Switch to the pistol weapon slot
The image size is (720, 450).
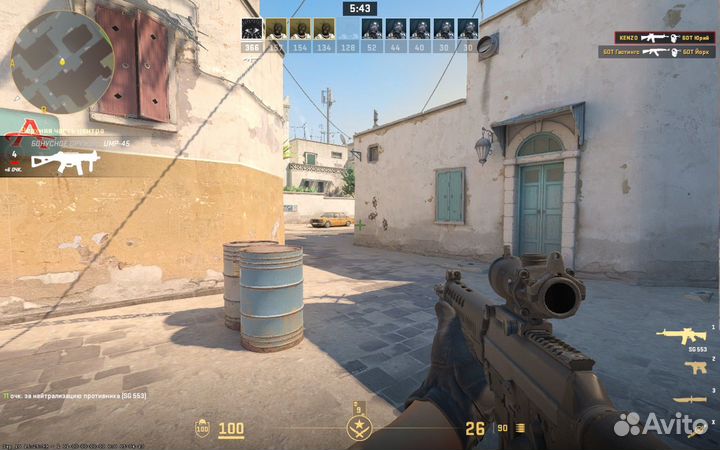(x=695, y=368)
